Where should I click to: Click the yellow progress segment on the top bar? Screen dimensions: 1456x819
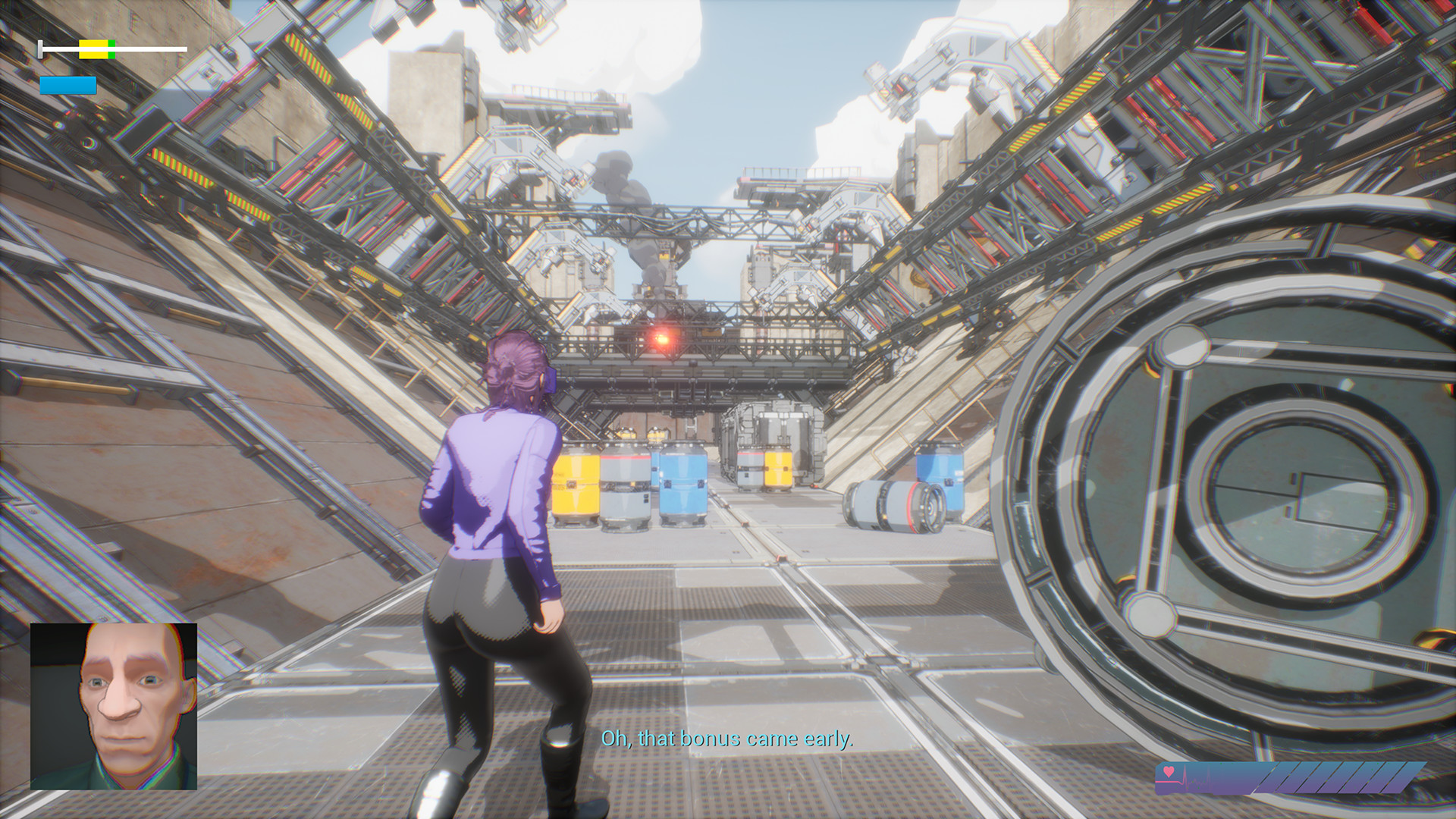pos(93,49)
